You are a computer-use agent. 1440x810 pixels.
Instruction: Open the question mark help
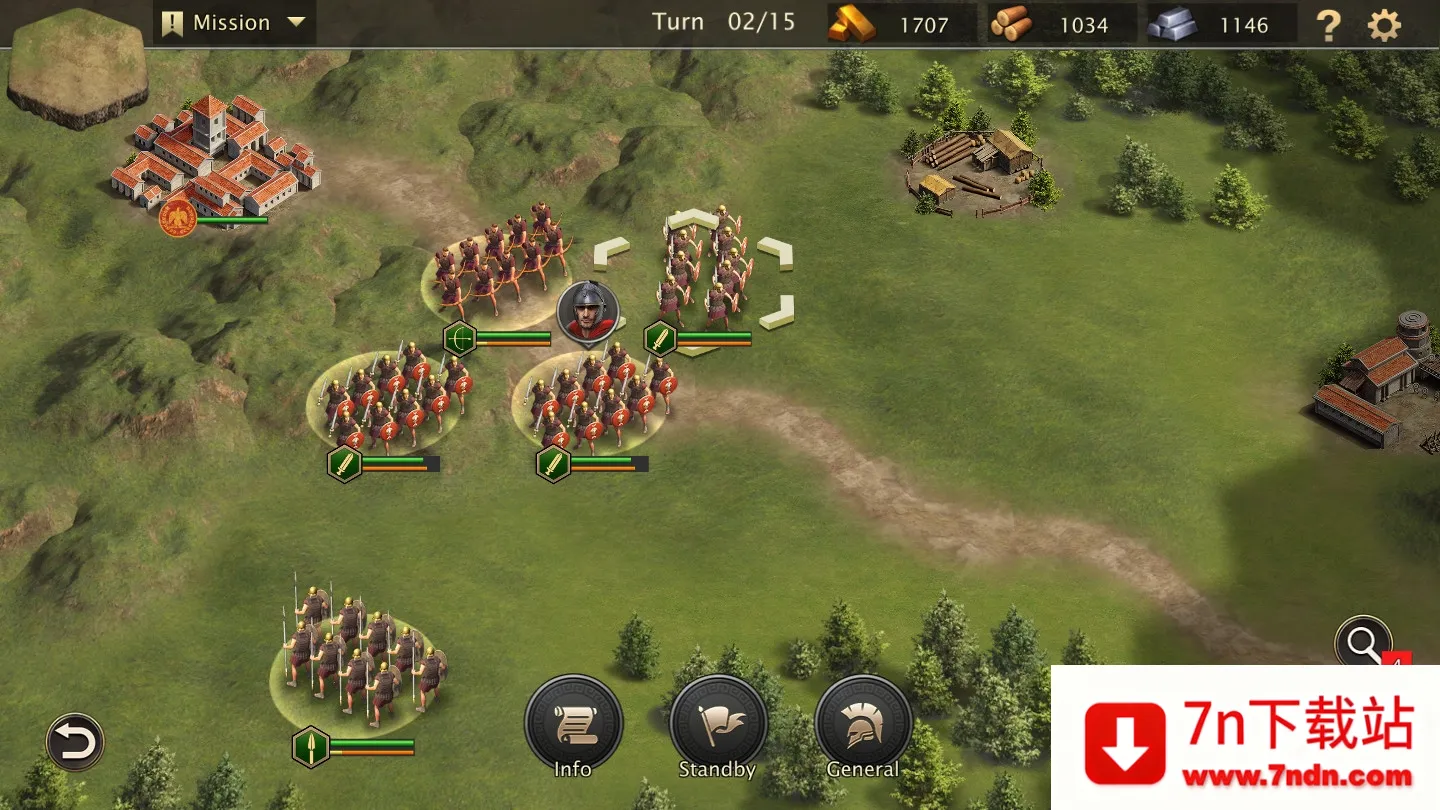[x=1328, y=25]
